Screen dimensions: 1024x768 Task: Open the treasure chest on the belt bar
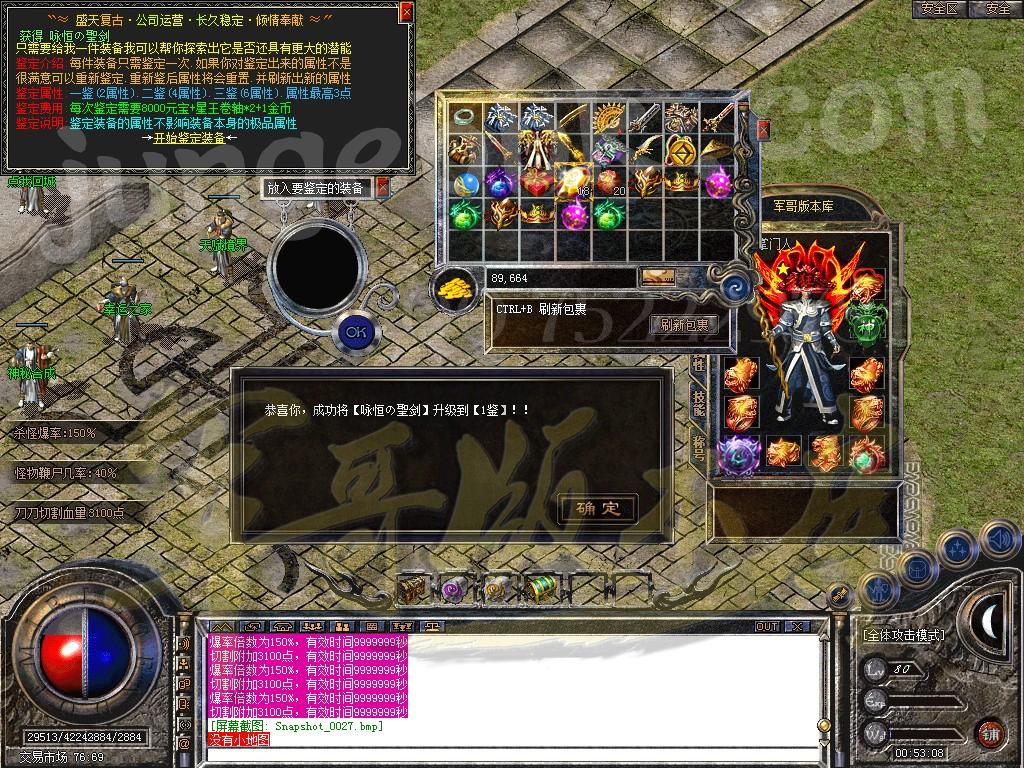[410, 590]
